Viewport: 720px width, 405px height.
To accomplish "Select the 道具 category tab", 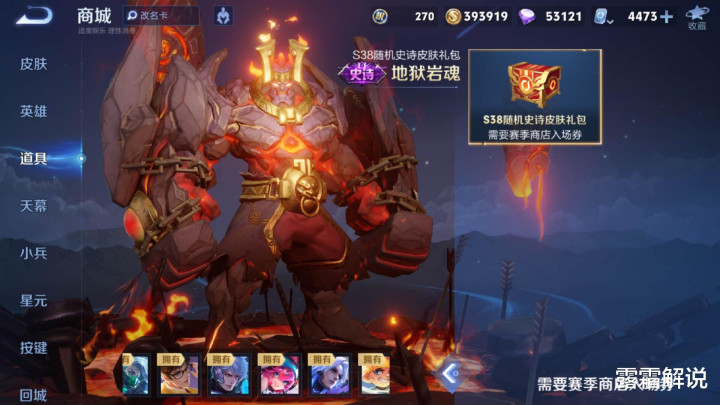I will [33, 158].
